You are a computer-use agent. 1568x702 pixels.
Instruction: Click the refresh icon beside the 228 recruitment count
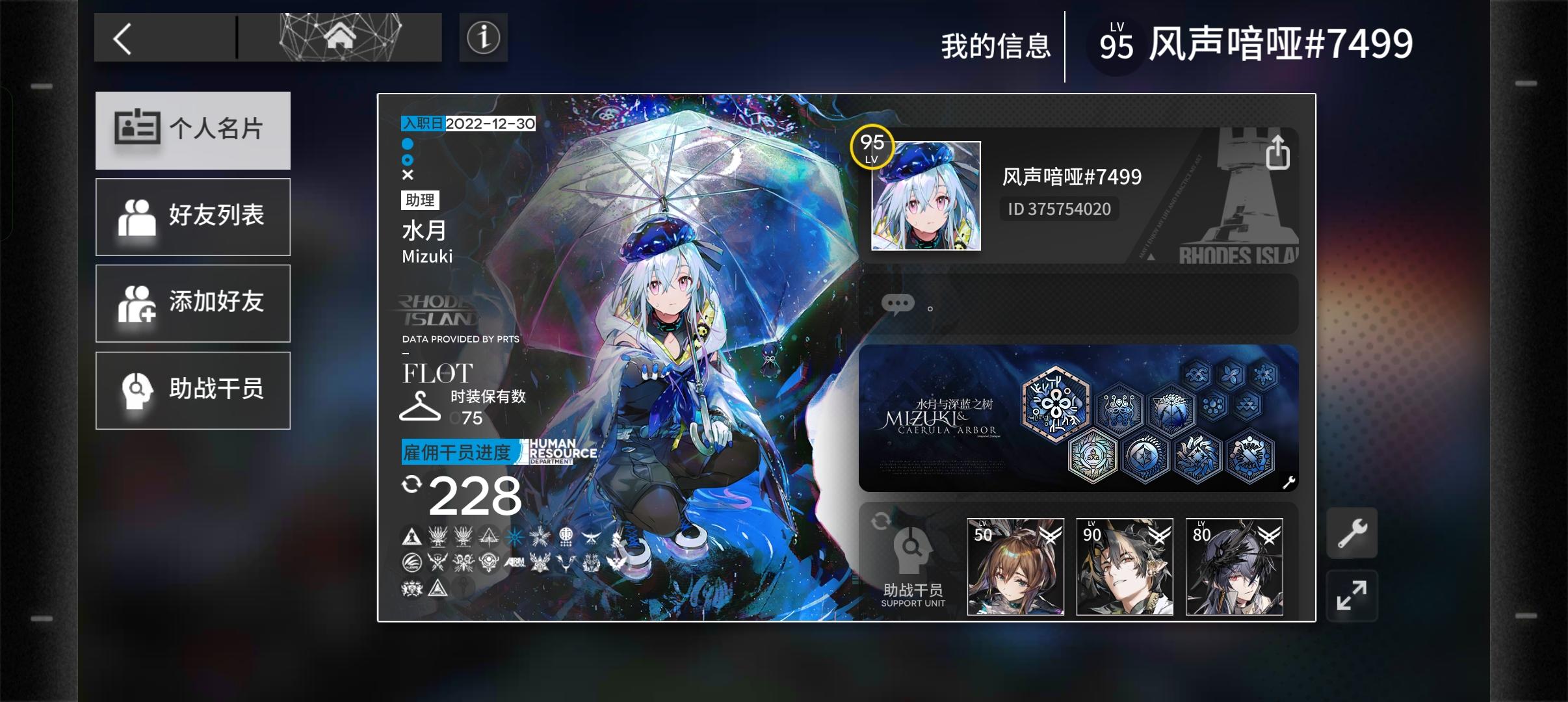click(413, 486)
